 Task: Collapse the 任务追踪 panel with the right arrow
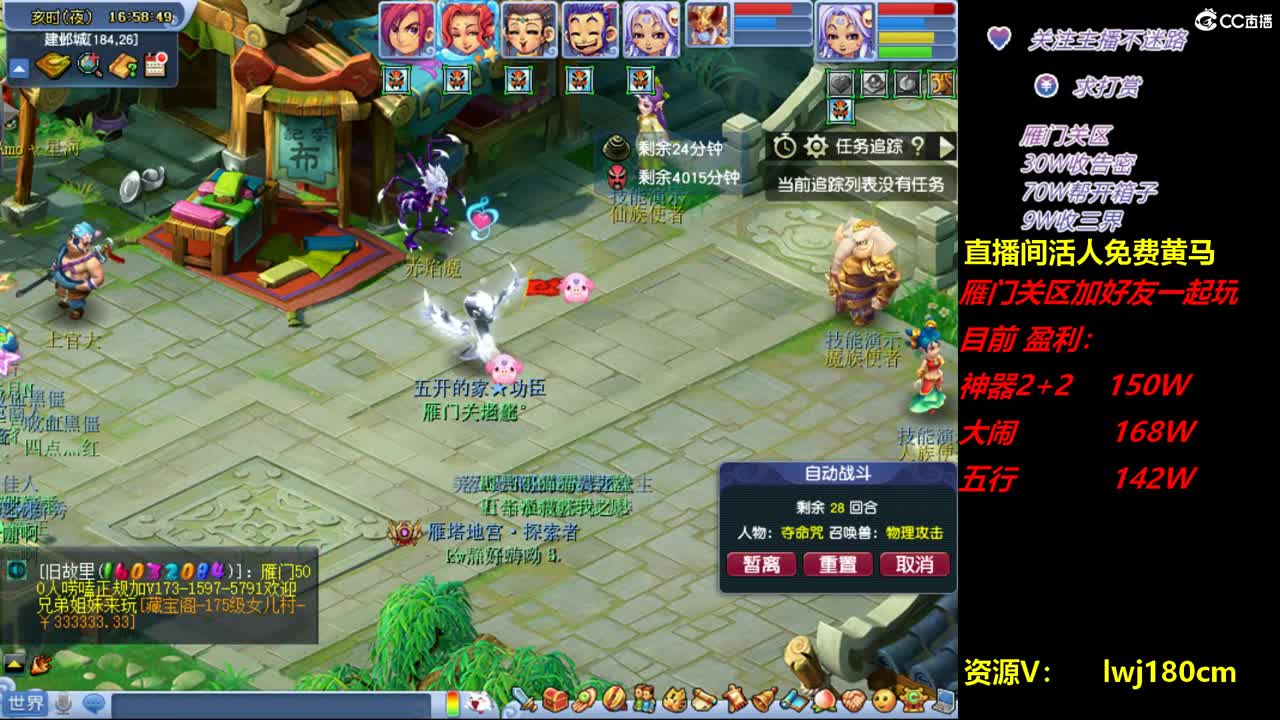tap(945, 148)
